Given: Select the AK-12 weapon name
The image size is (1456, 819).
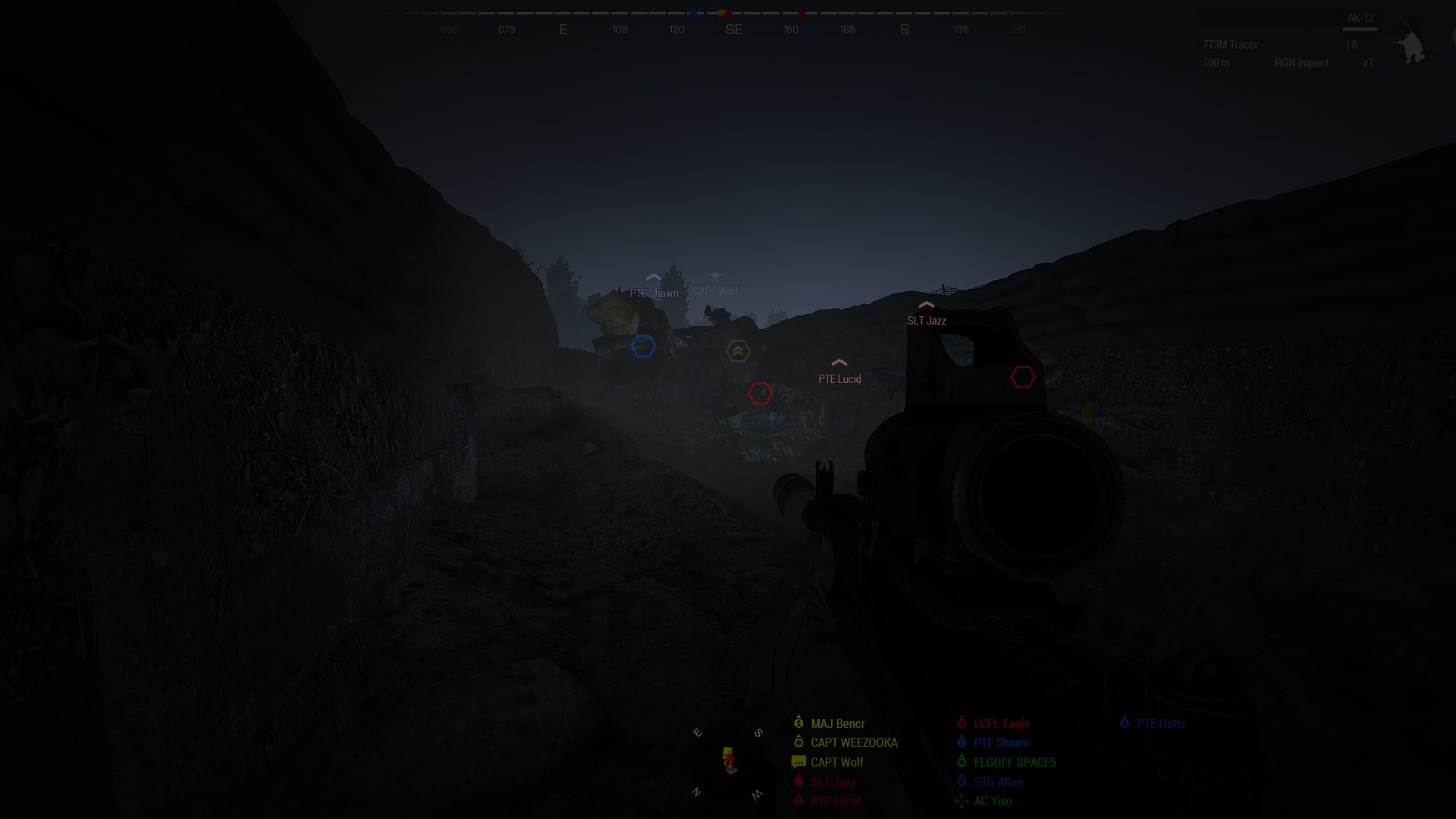Looking at the screenshot, I should (1360, 16).
